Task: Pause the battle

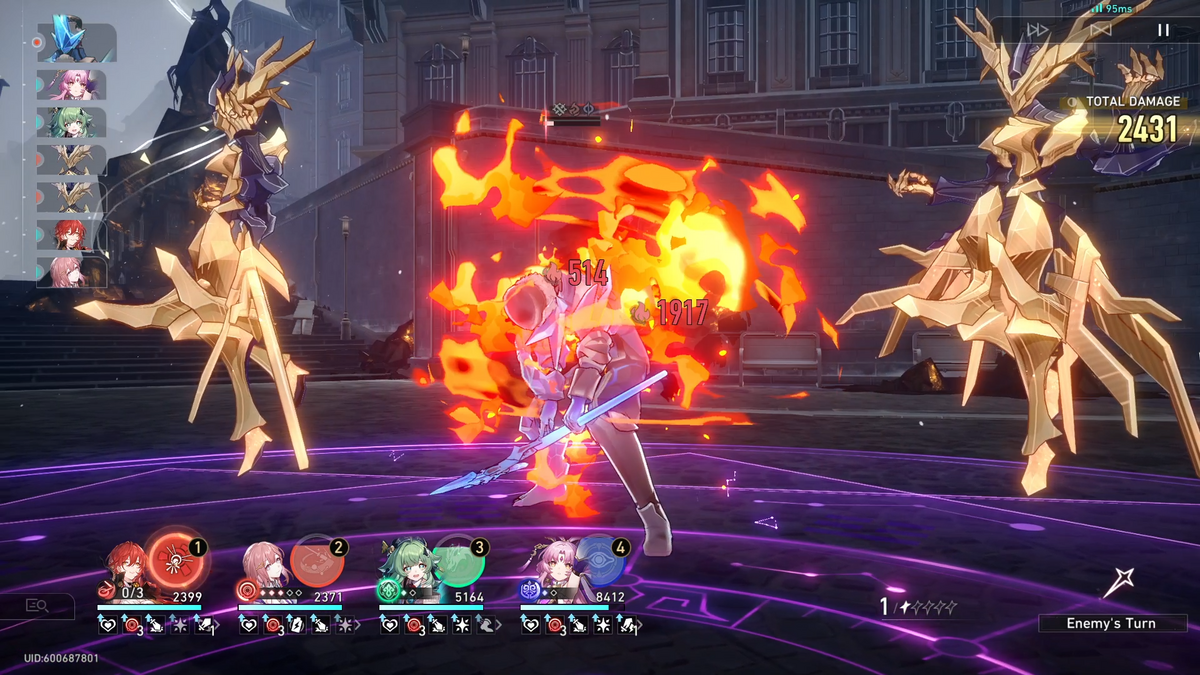Action: tap(1163, 30)
